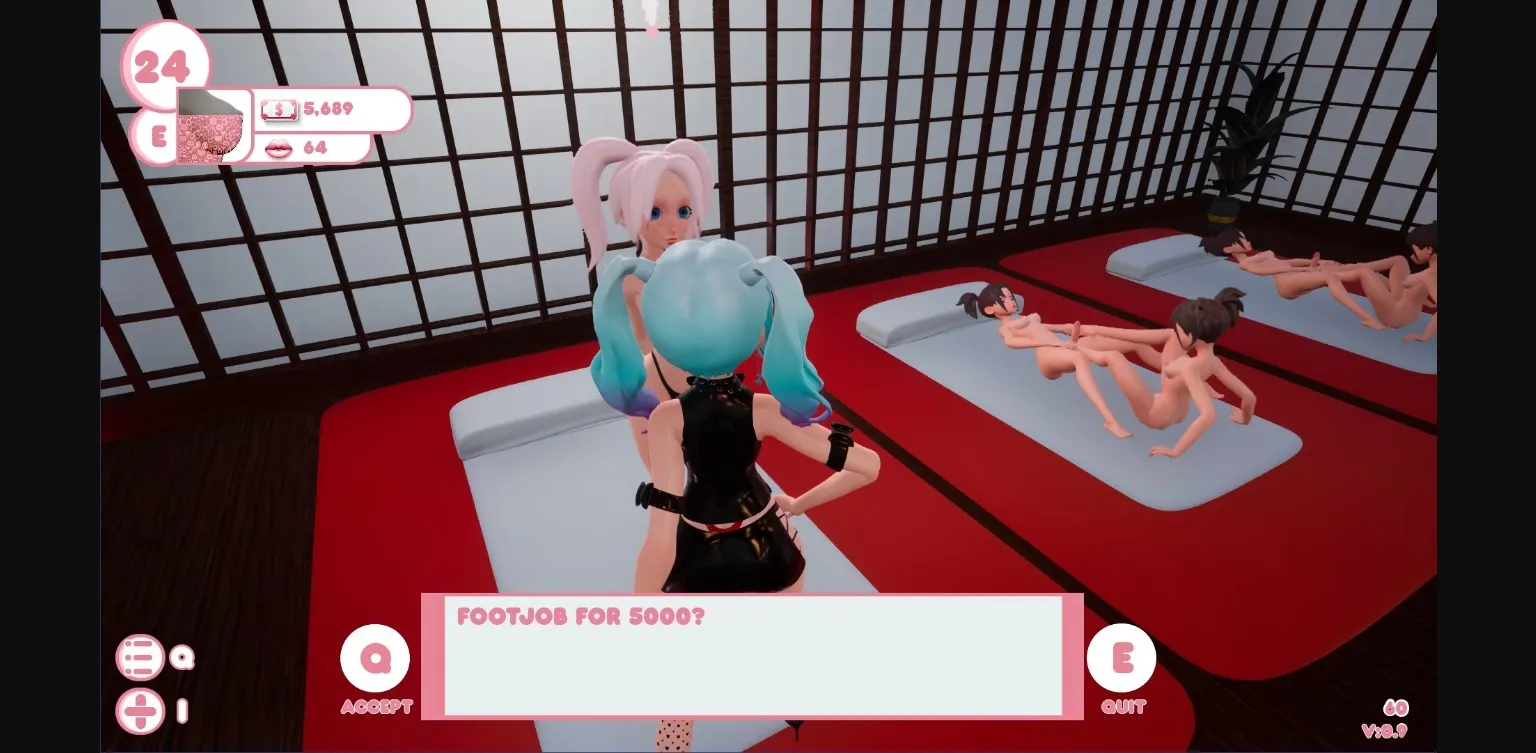Accept the 5000 footjob offer with ACCEPT

point(375,660)
